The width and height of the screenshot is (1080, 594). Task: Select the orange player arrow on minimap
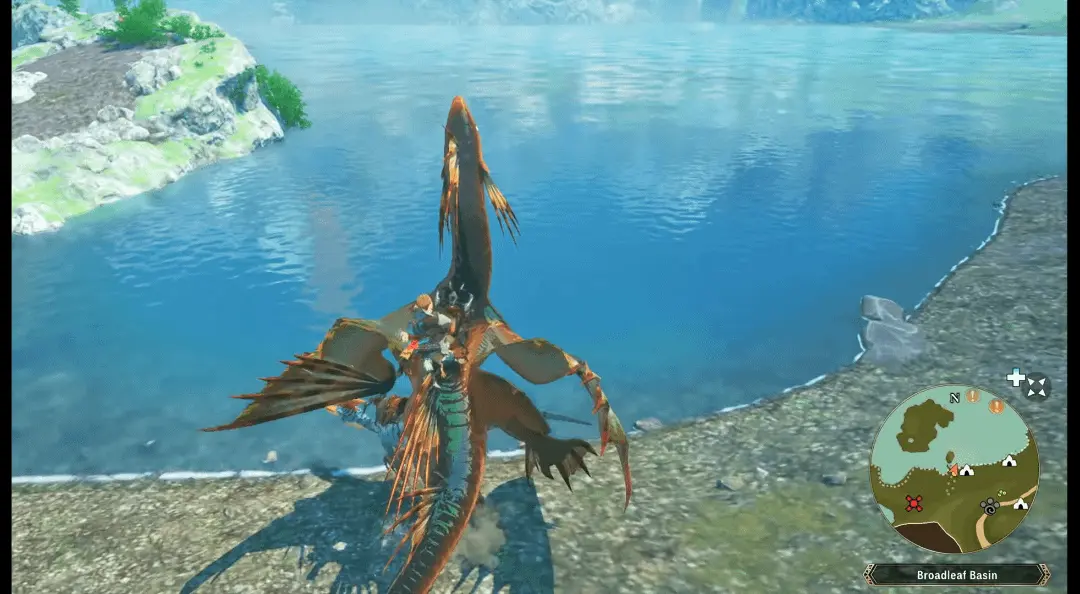pos(955,469)
